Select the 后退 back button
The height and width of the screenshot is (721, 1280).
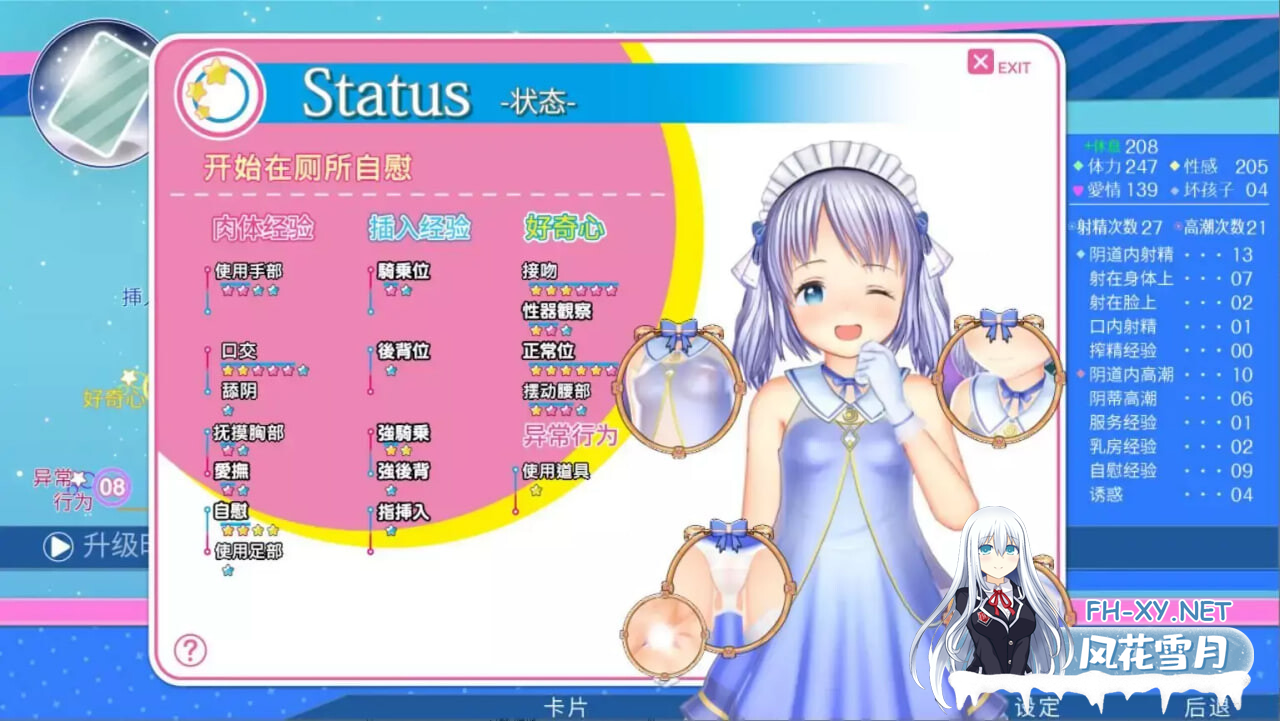tap(1207, 707)
